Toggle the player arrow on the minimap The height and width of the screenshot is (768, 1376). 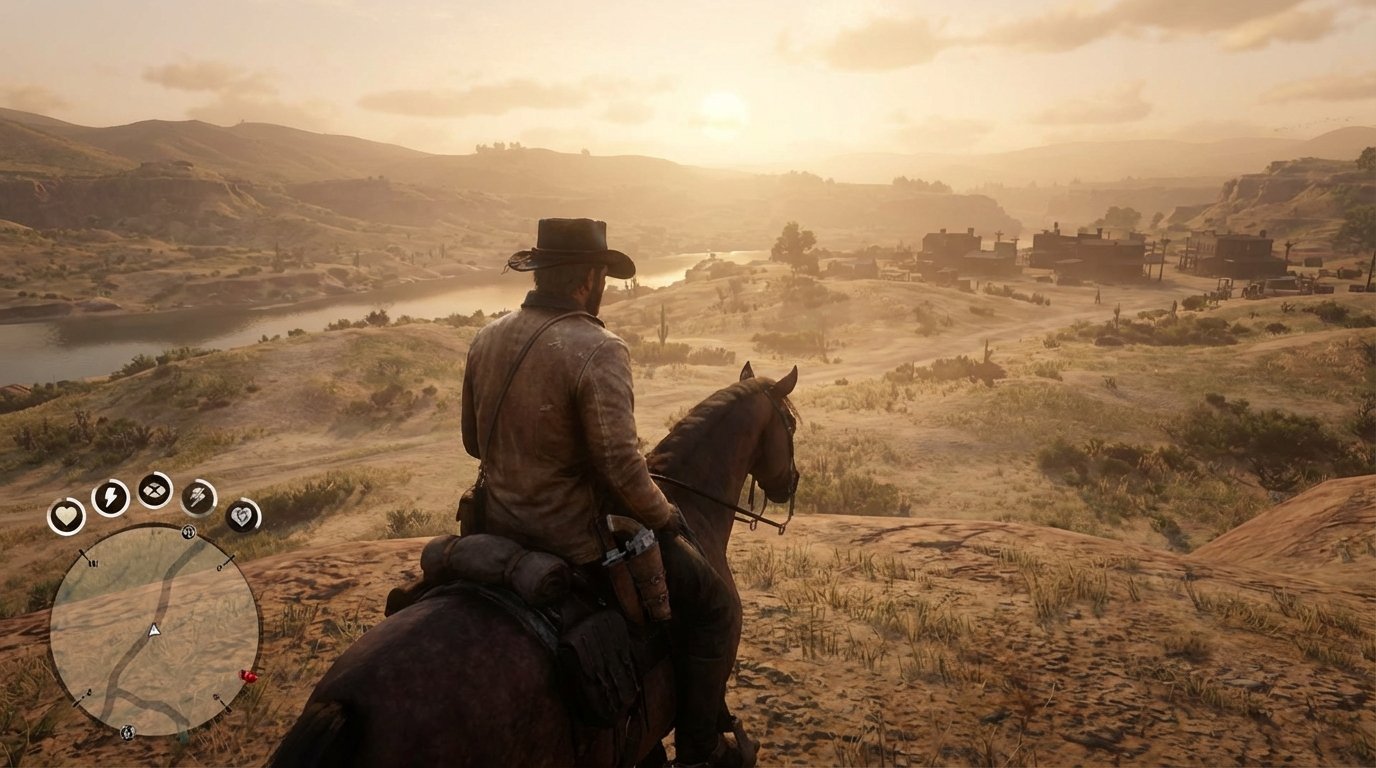click(x=154, y=629)
